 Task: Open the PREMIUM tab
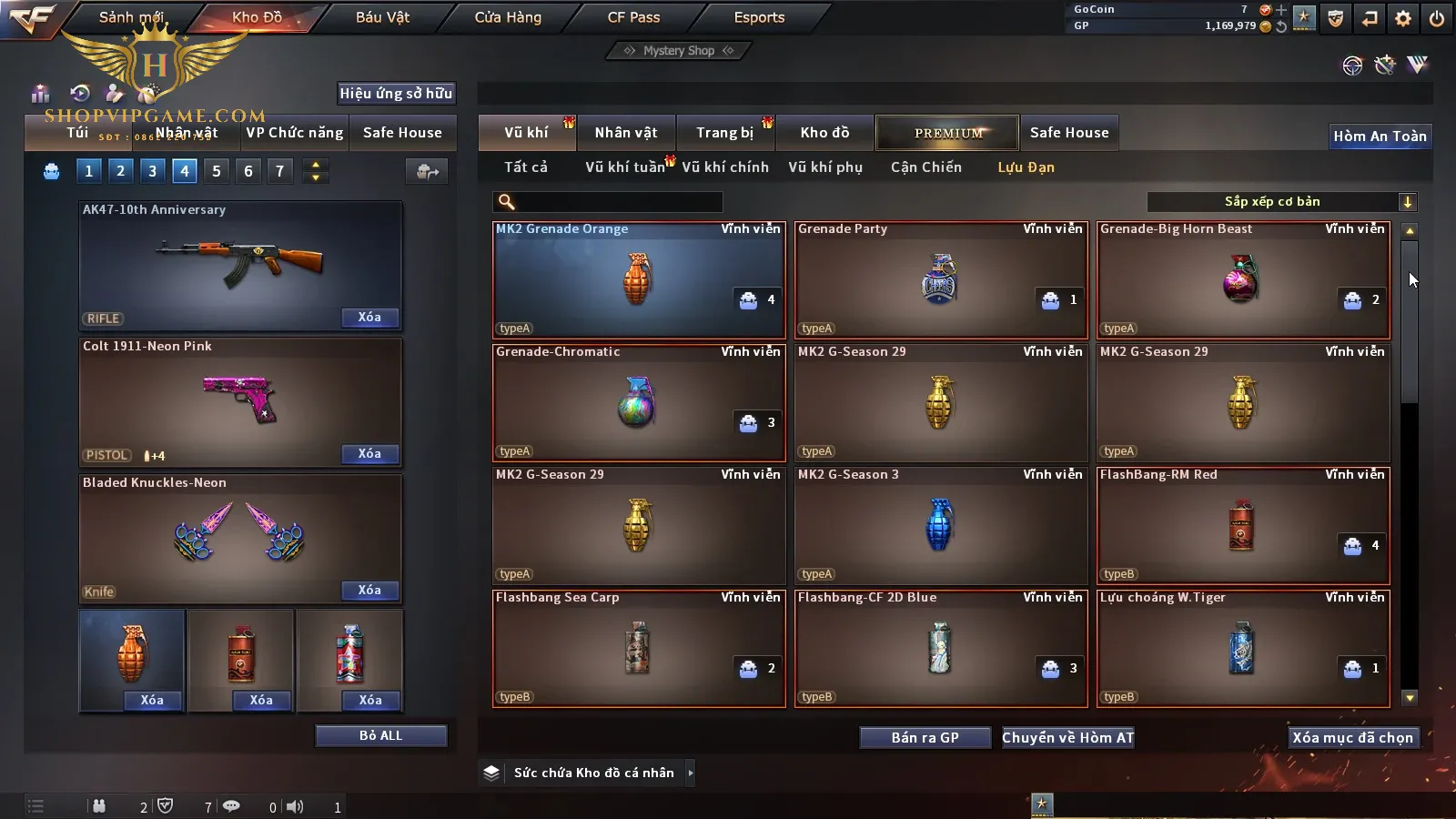(x=948, y=133)
